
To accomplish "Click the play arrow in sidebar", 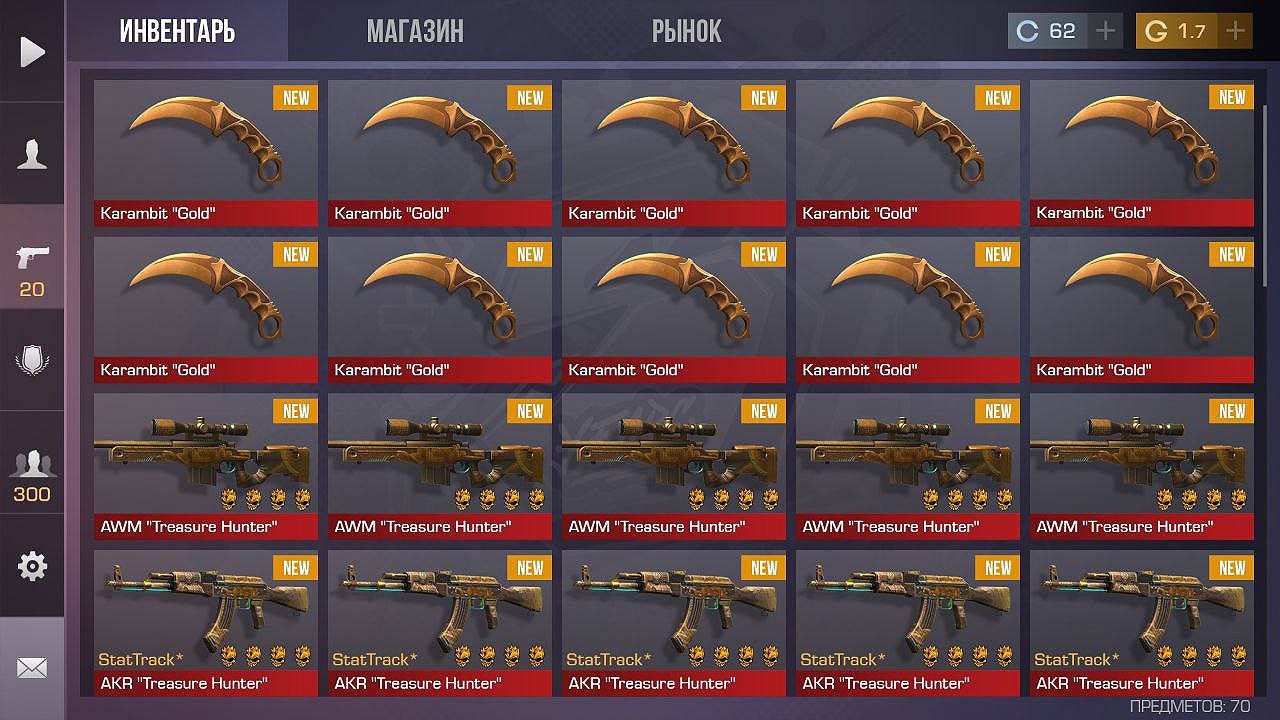I will [x=32, y=51].
